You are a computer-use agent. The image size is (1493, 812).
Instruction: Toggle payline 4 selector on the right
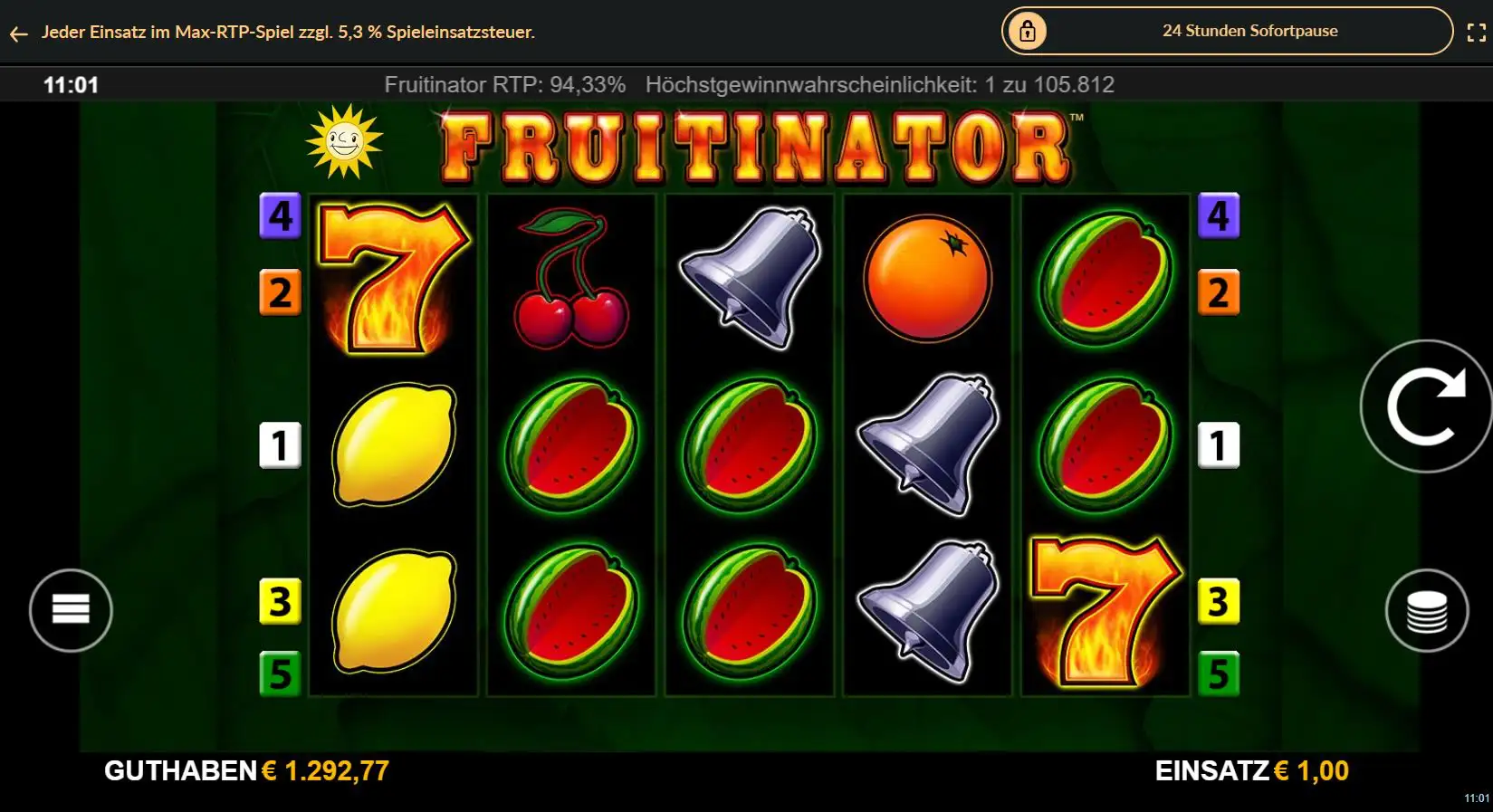[1219, 215]
